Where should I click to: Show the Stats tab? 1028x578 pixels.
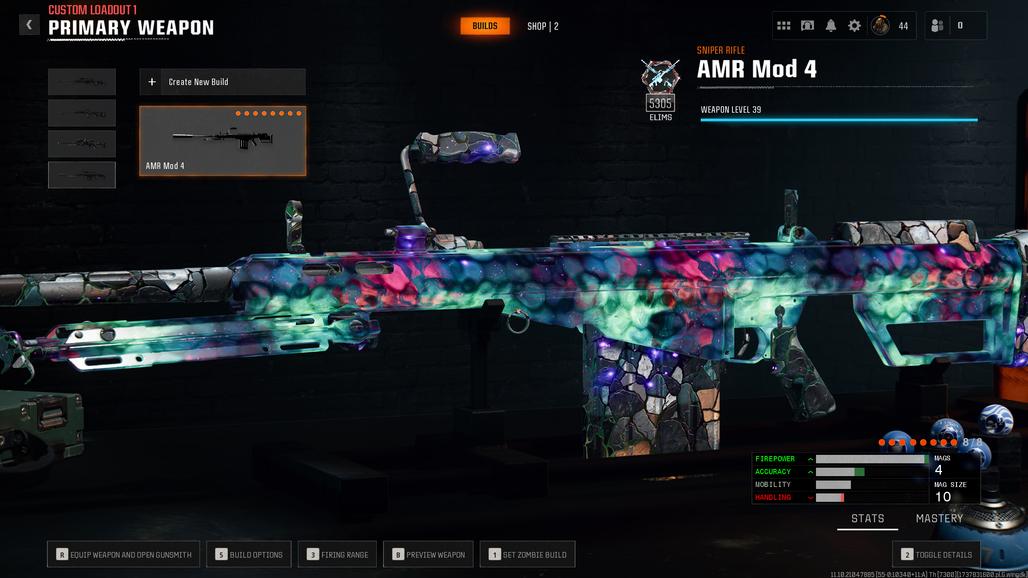click(867, 518)
